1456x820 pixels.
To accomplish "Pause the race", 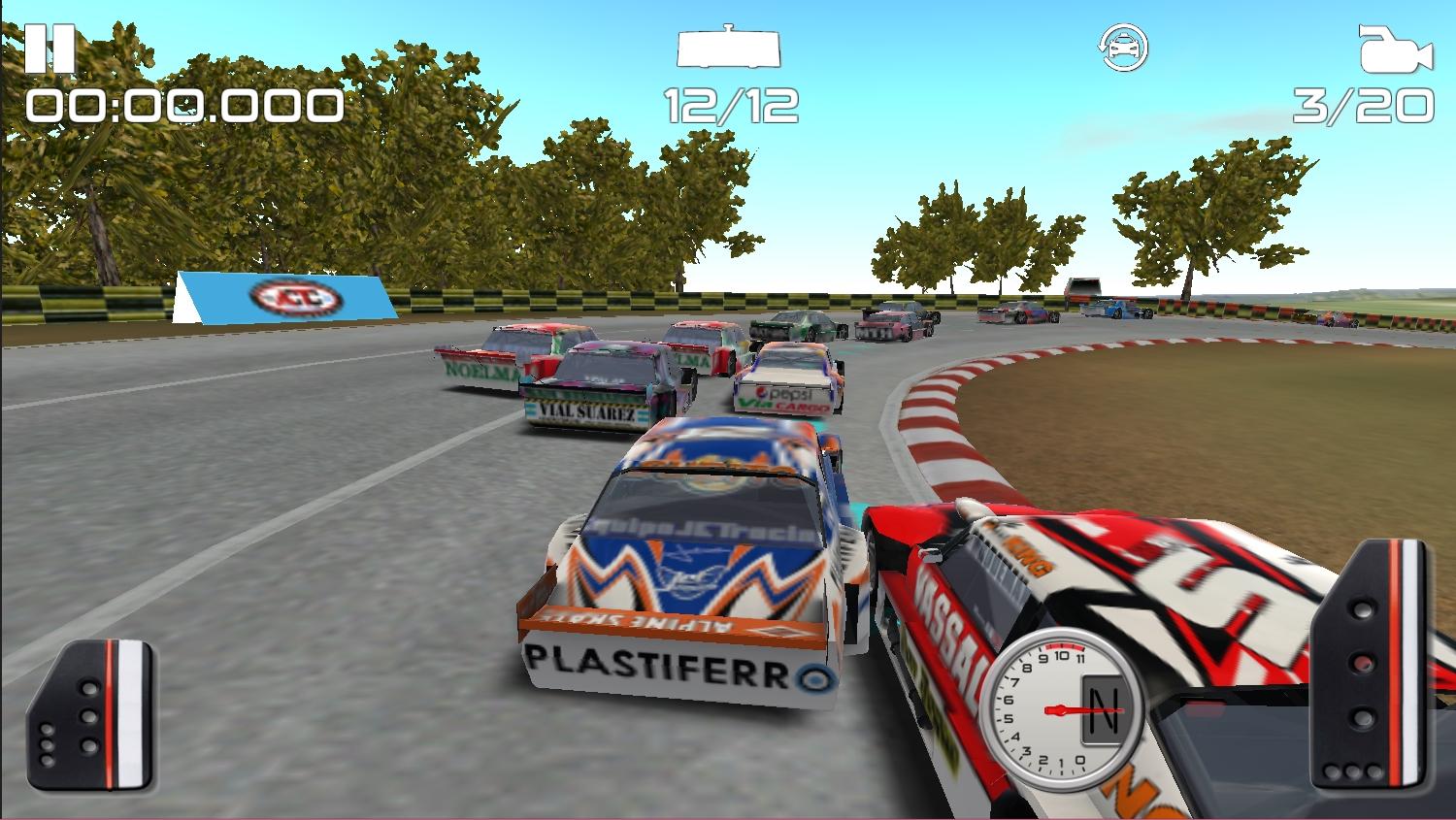I will click(x=49, y=49).
